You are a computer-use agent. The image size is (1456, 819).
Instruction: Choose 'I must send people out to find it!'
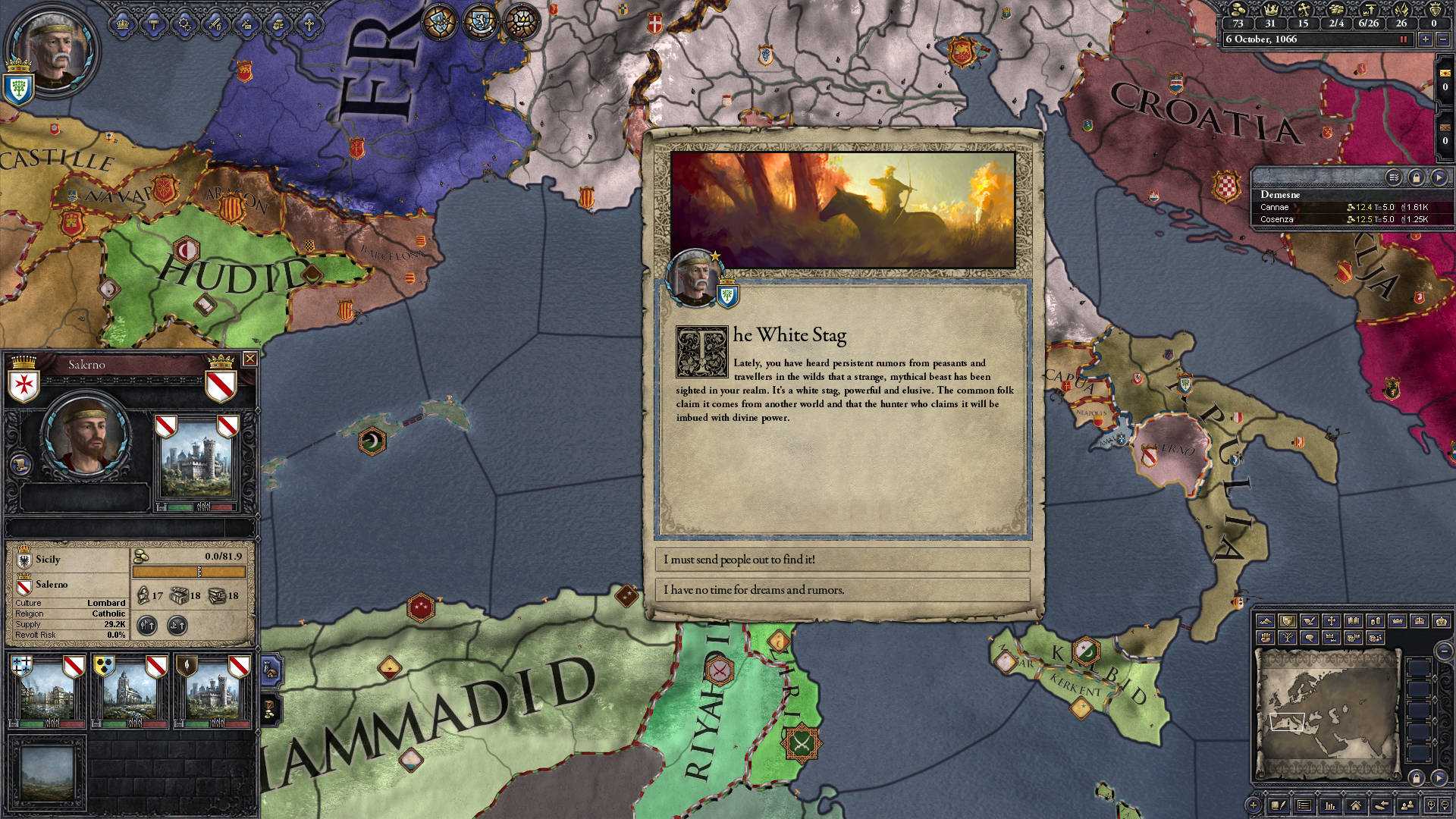842,561
